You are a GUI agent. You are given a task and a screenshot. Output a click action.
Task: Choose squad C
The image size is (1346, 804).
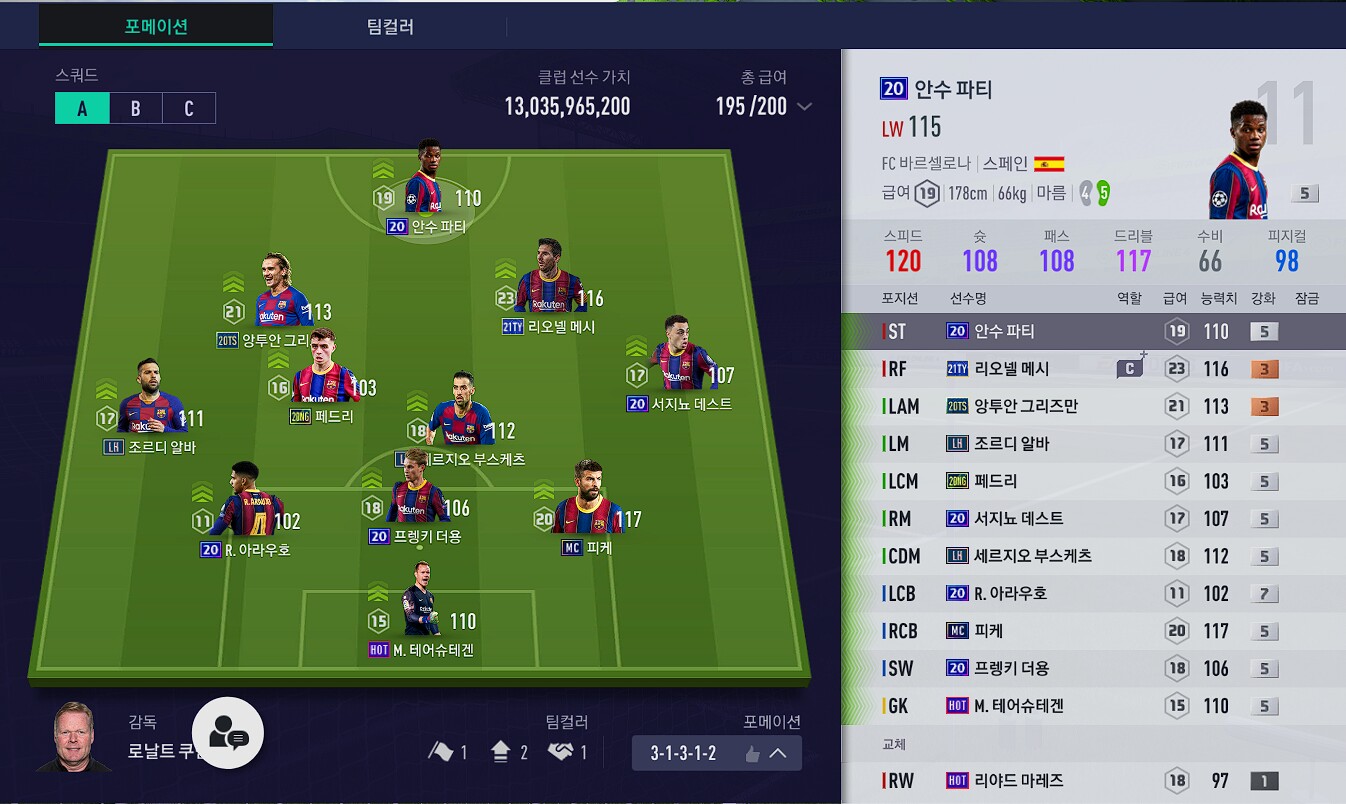pos(189,109)
